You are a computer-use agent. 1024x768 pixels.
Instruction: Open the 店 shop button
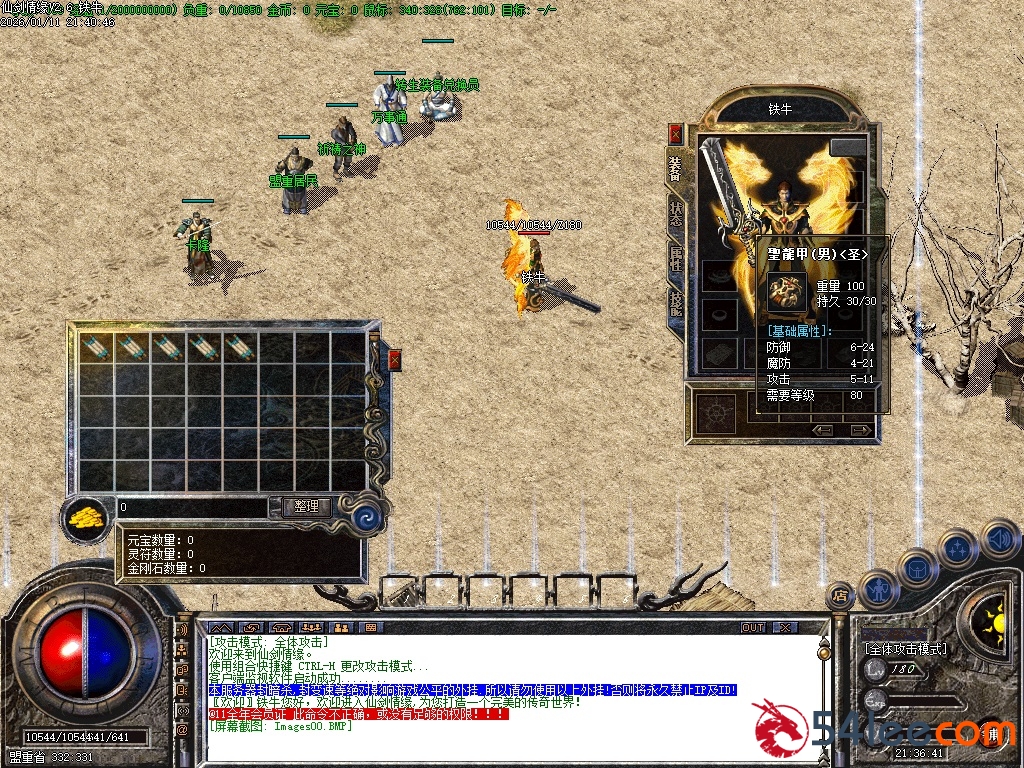[x=840, y=595]
